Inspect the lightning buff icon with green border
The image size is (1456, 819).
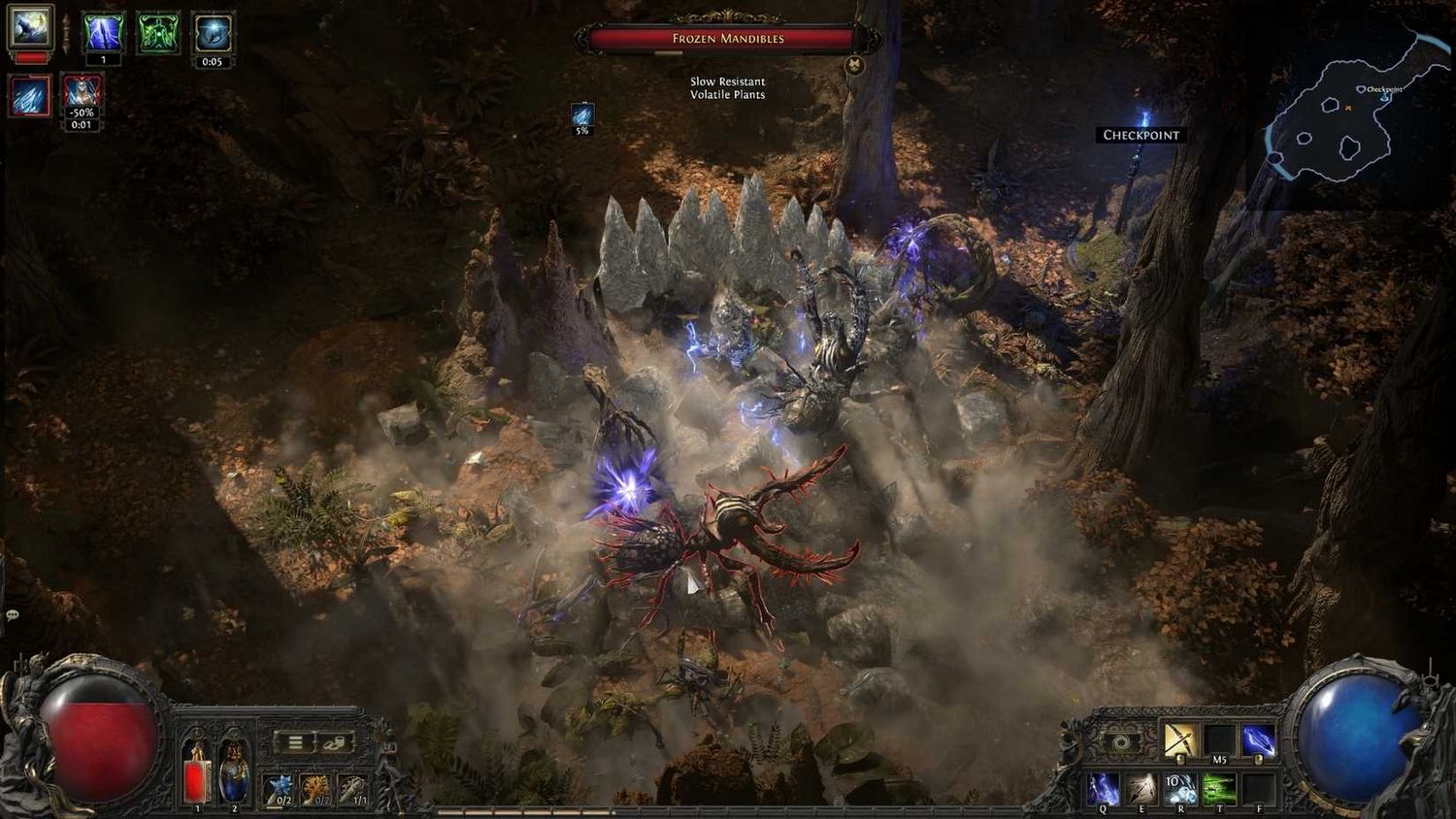click(103, 33)
